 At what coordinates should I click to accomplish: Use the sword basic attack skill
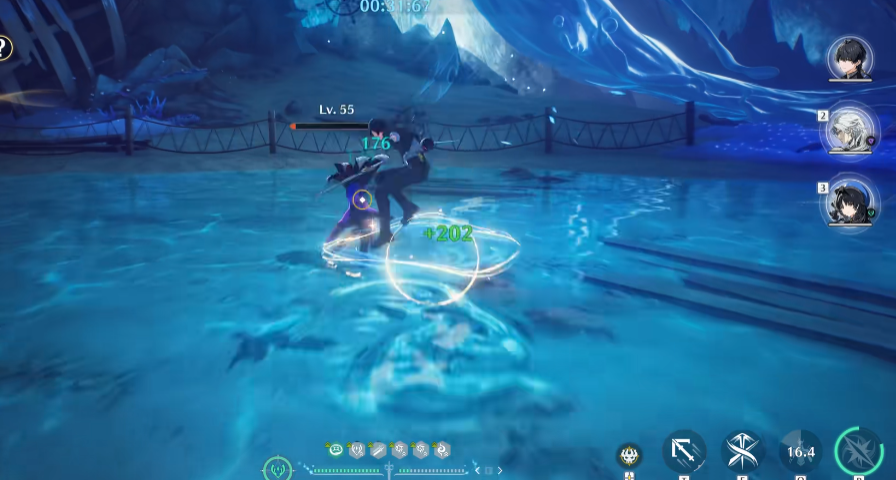tap(685, 452)
